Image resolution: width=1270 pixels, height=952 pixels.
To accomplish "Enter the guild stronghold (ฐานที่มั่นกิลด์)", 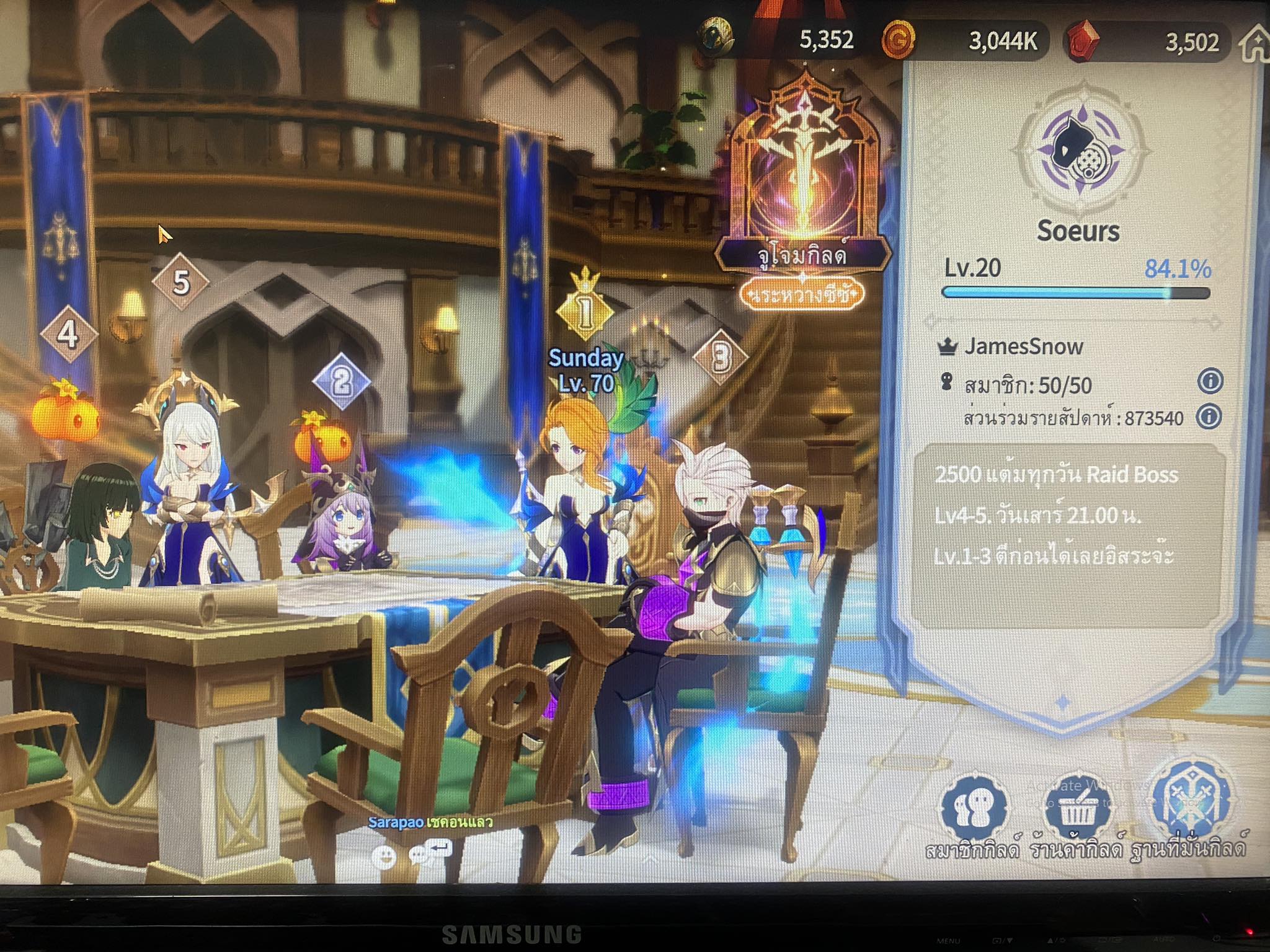I will (x=1189, y=806).
